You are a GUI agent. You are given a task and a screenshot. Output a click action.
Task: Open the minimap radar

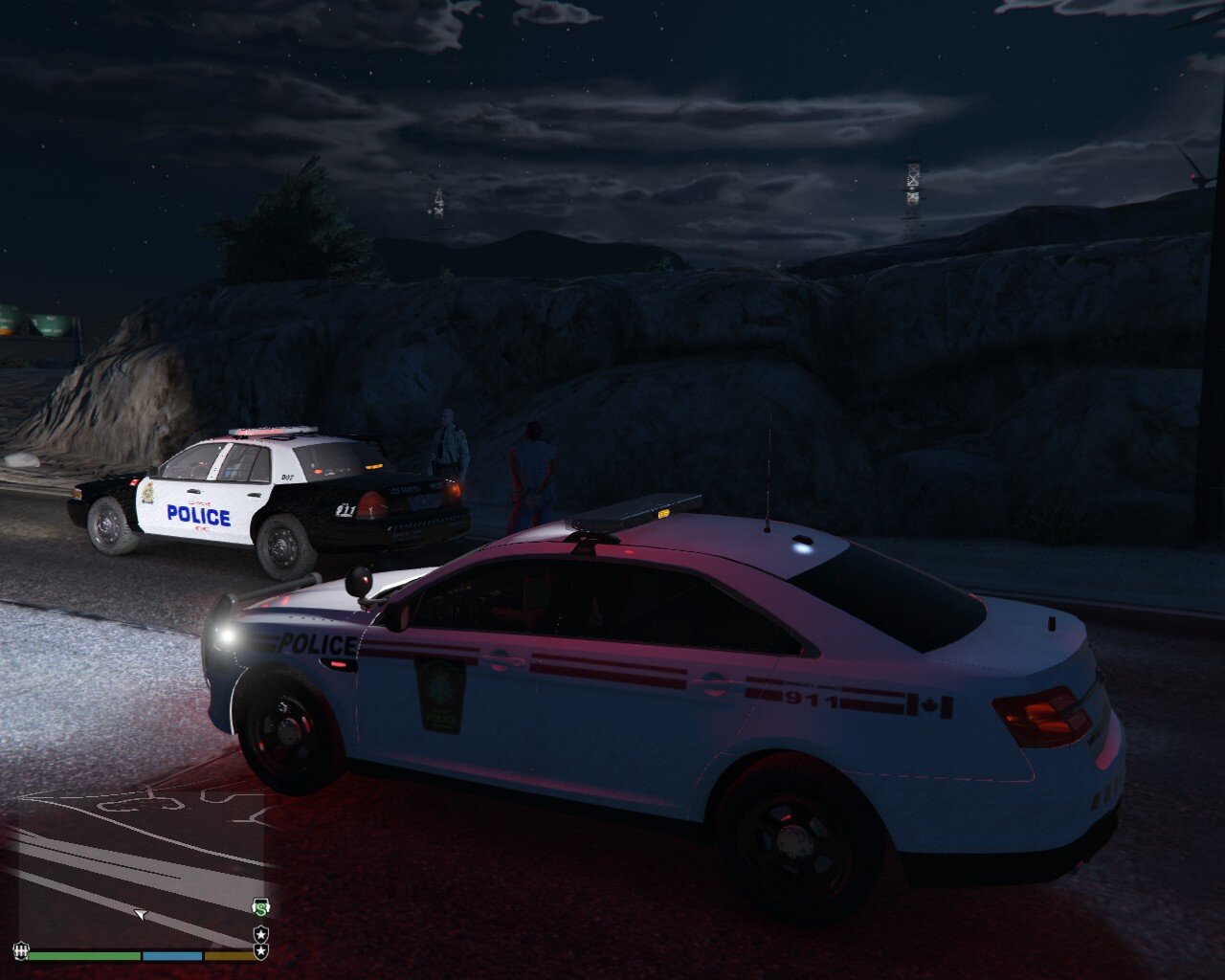[x=144, y=861]
